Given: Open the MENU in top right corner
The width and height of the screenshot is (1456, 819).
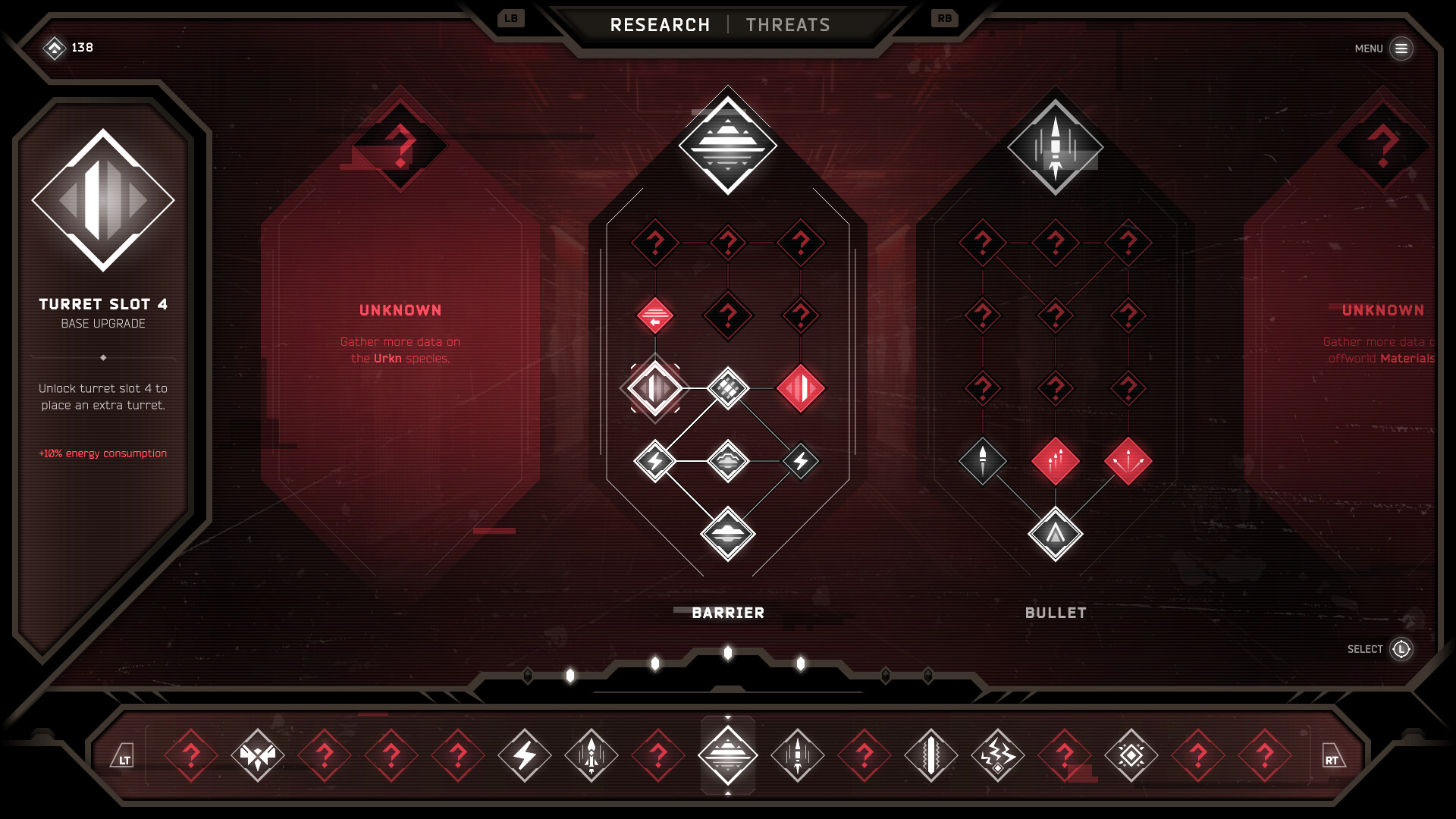Looking at the screenshot, I should 1402,48.
